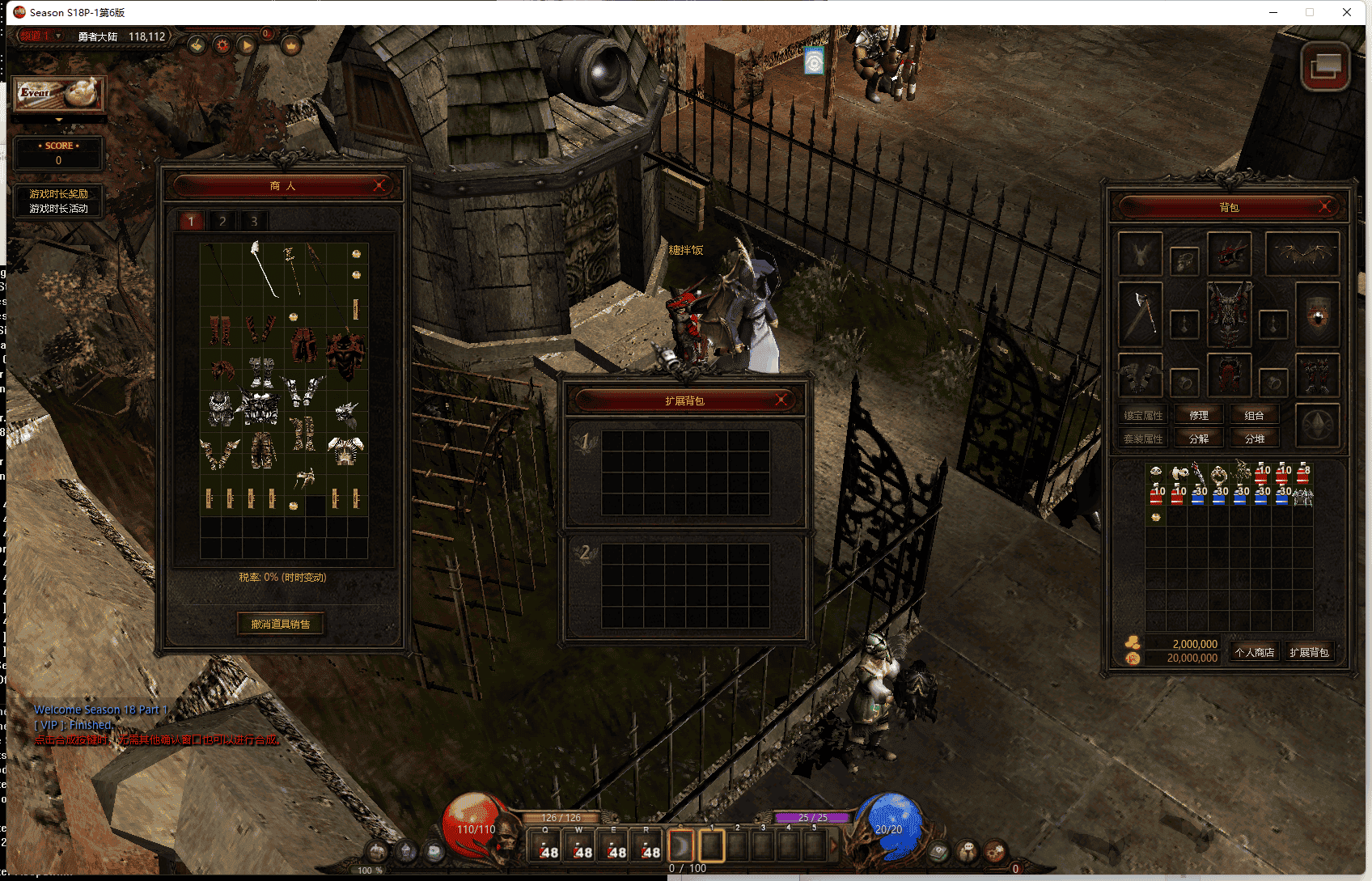Viewport: 1372px width, 881px height.
Task: Open the 个人商店 personal shop
Action: 1255,651
